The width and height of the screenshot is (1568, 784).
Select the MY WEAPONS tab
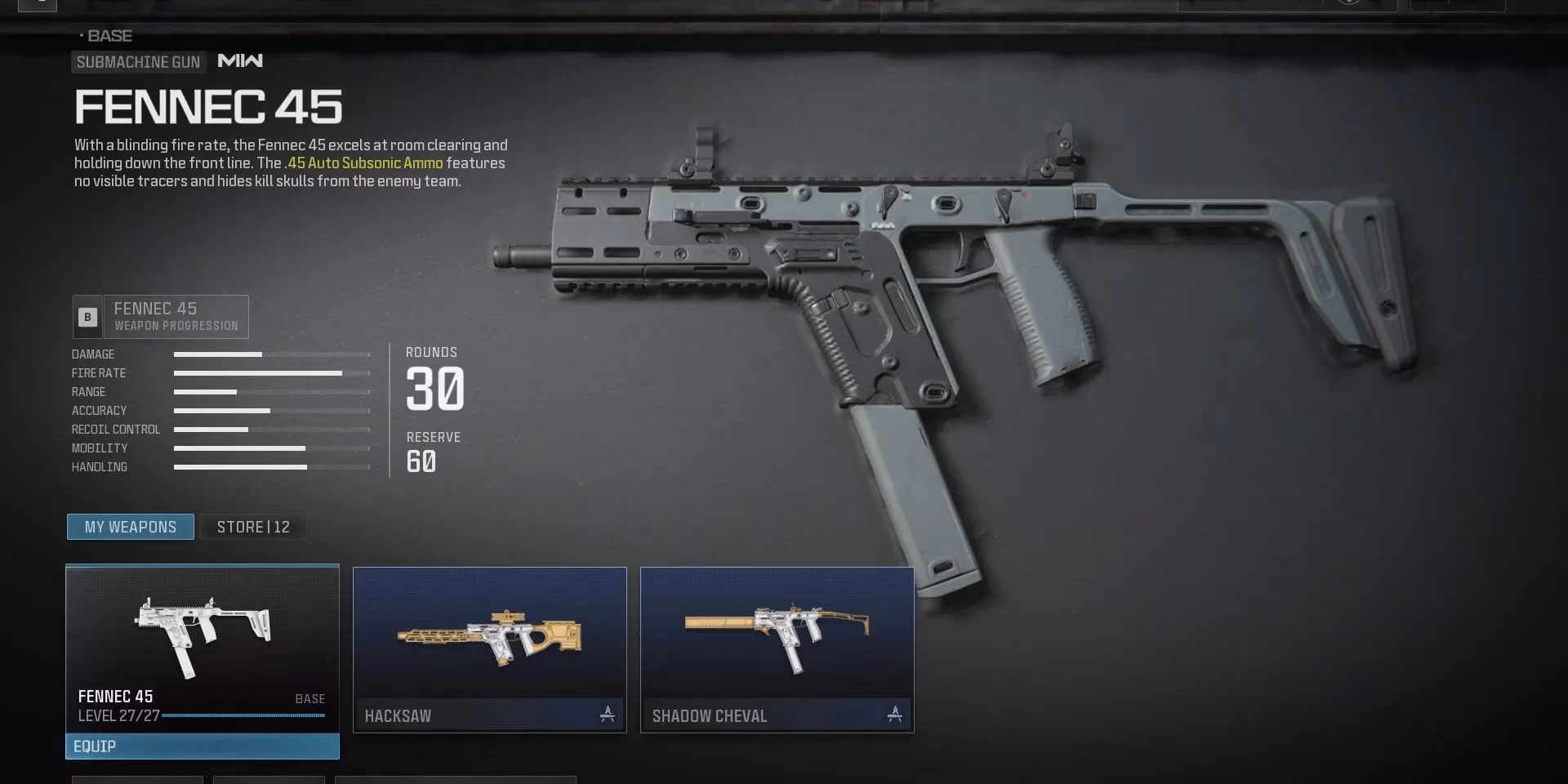(x=130, y=527)
